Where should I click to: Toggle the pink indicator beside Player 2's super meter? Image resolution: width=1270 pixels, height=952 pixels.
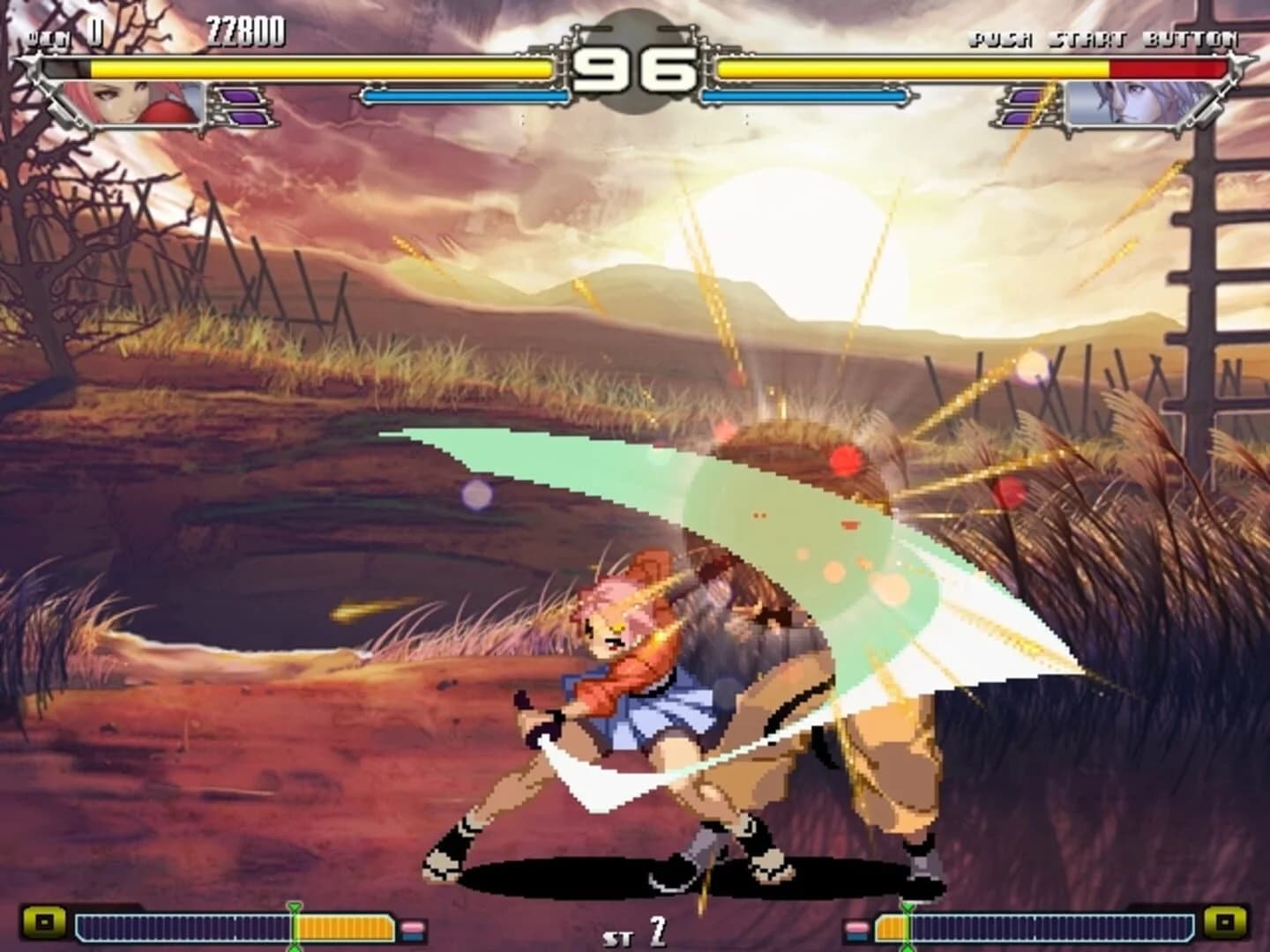pos(858,926)
